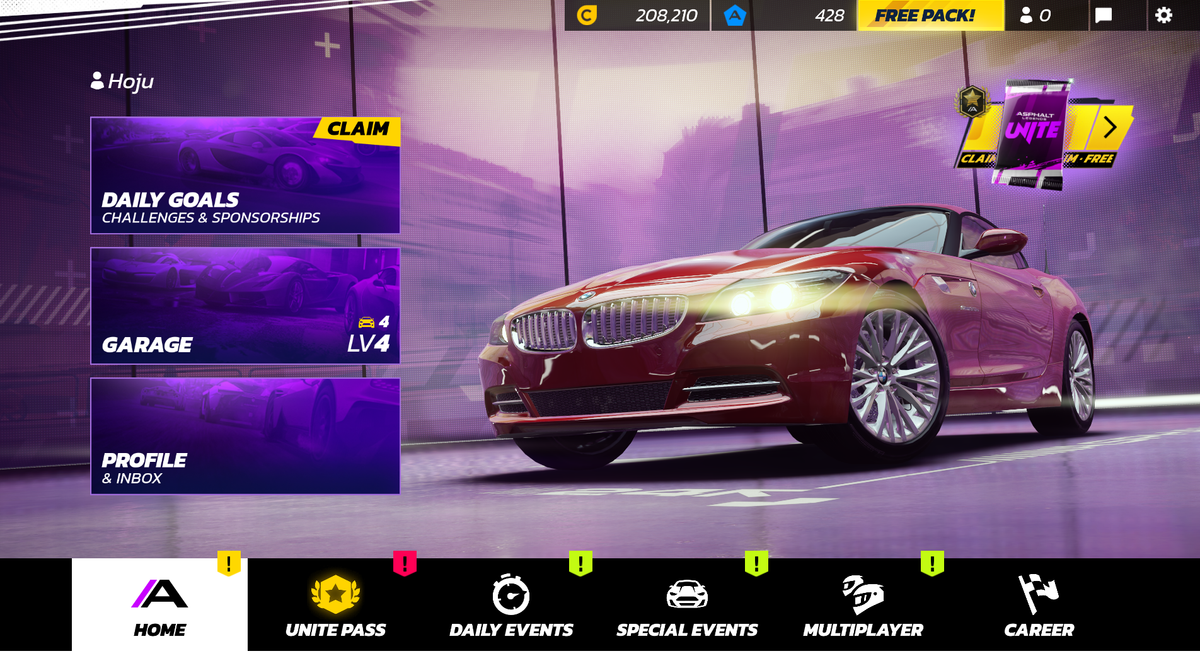Enter the Garage
This screenshot has width=1200, height=654.
click(245, 306)
